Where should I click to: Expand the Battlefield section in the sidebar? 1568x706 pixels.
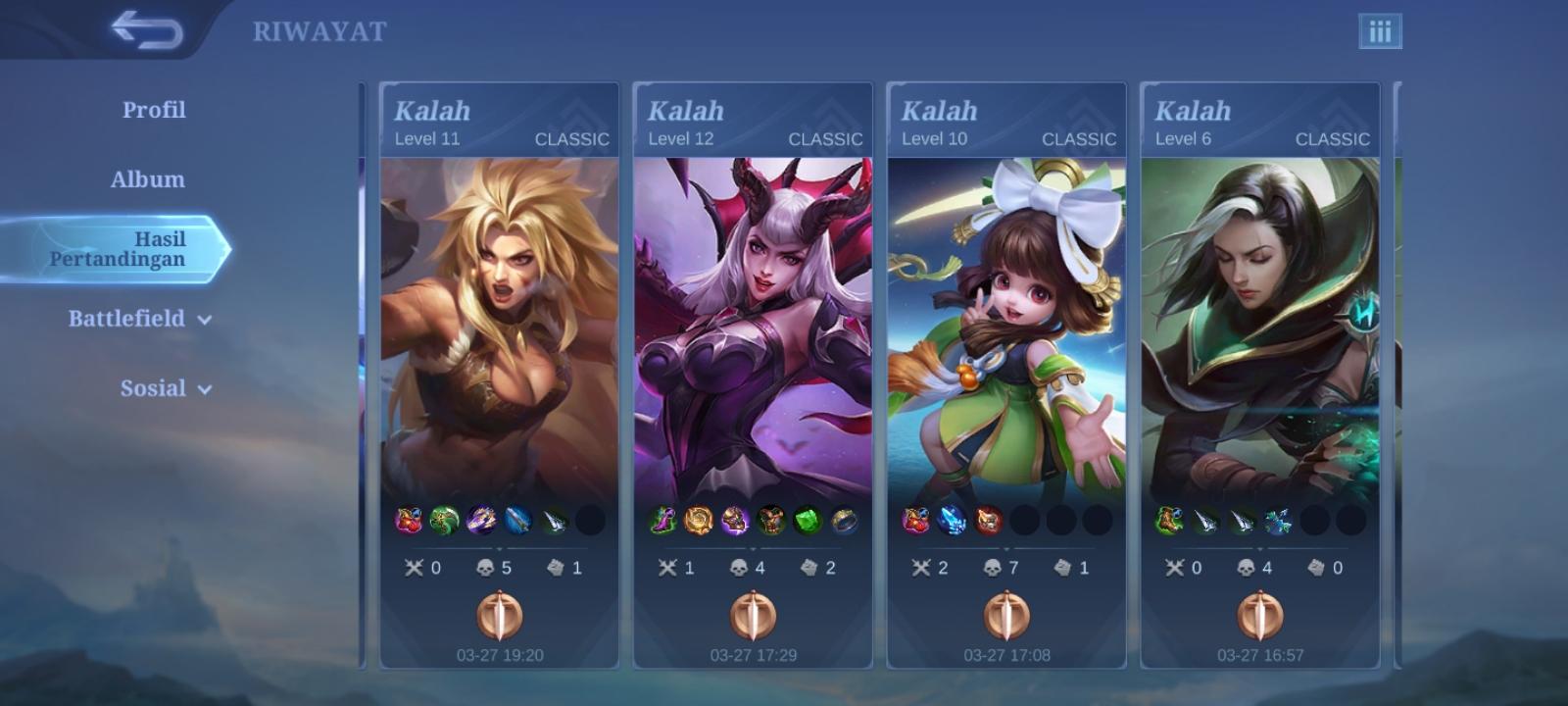125,319
